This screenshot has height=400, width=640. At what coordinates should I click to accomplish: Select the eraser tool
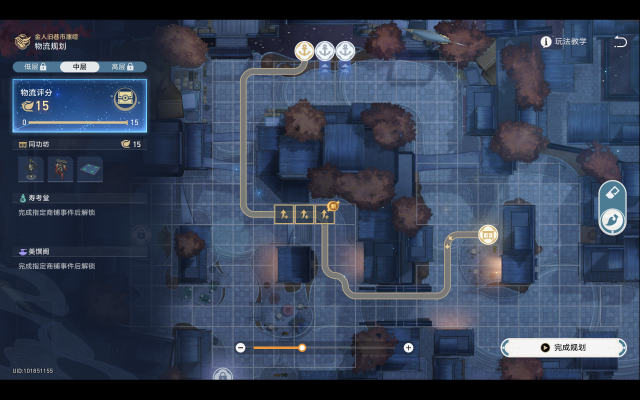(611, 193)
